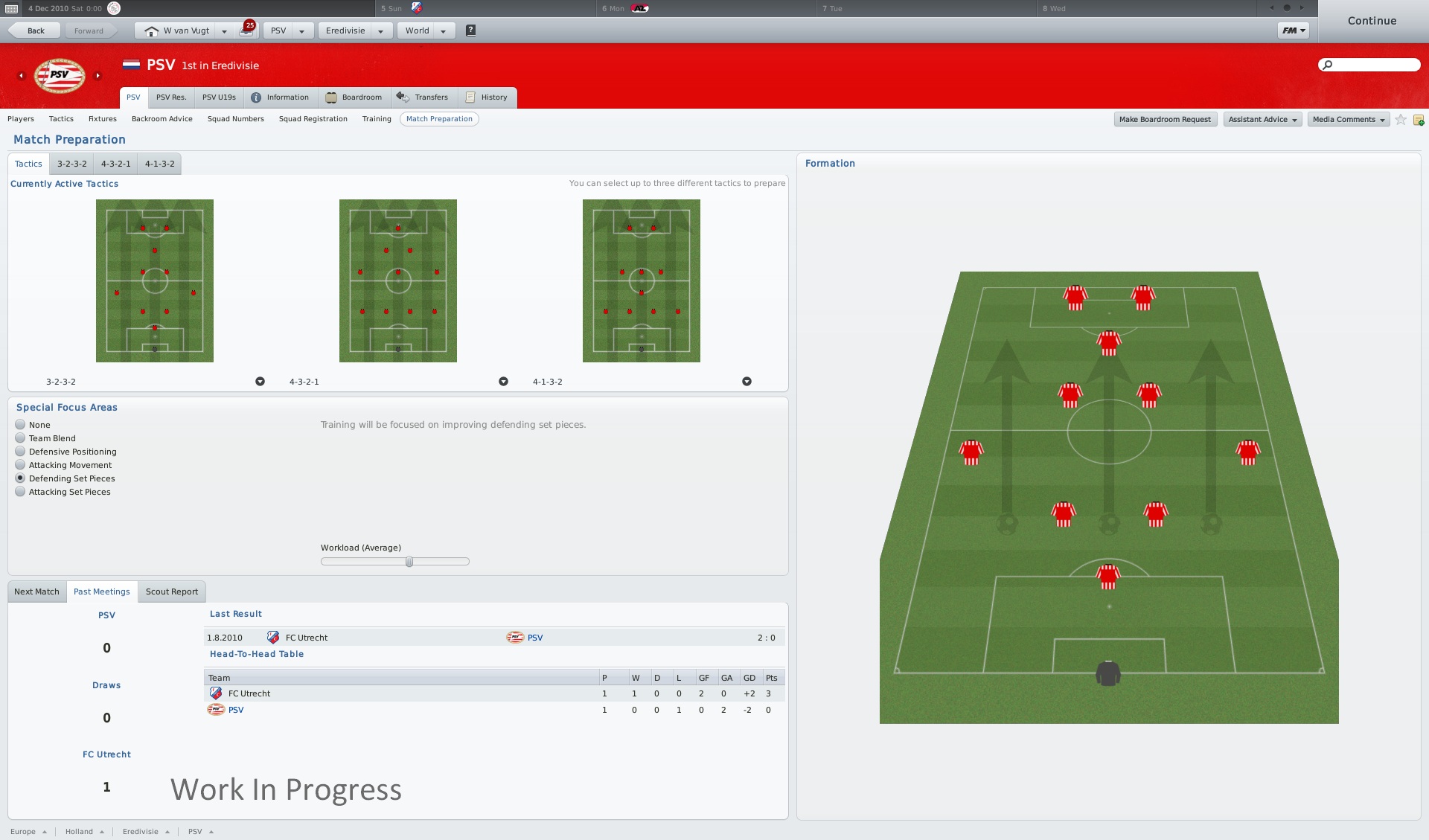The height and width of the screenshot is (840, 1429).
Task: Select the Attacking Movement focus area
Action: click(20, 465)
